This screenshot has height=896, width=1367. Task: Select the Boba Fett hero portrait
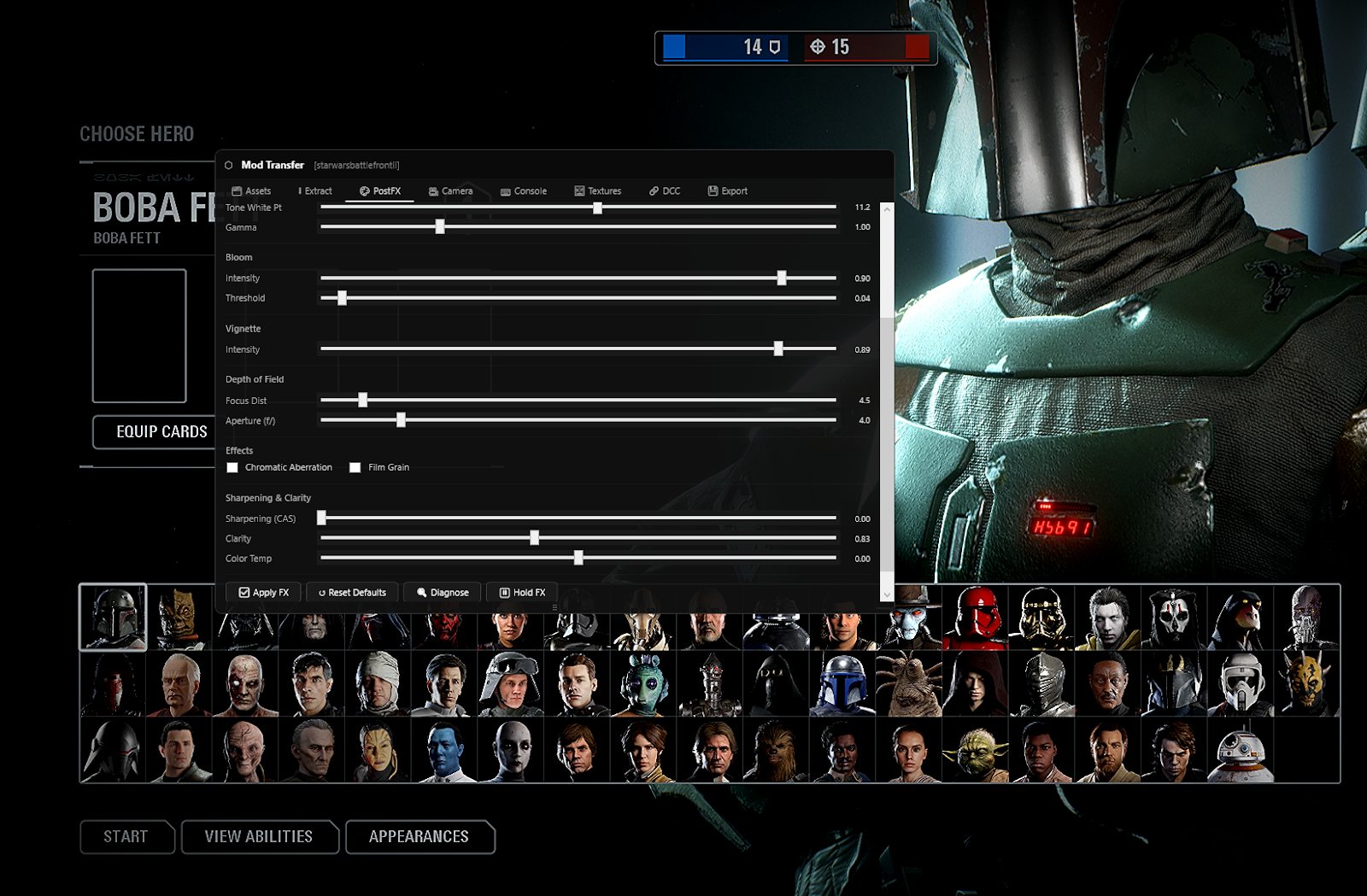[x=114, y=617]
